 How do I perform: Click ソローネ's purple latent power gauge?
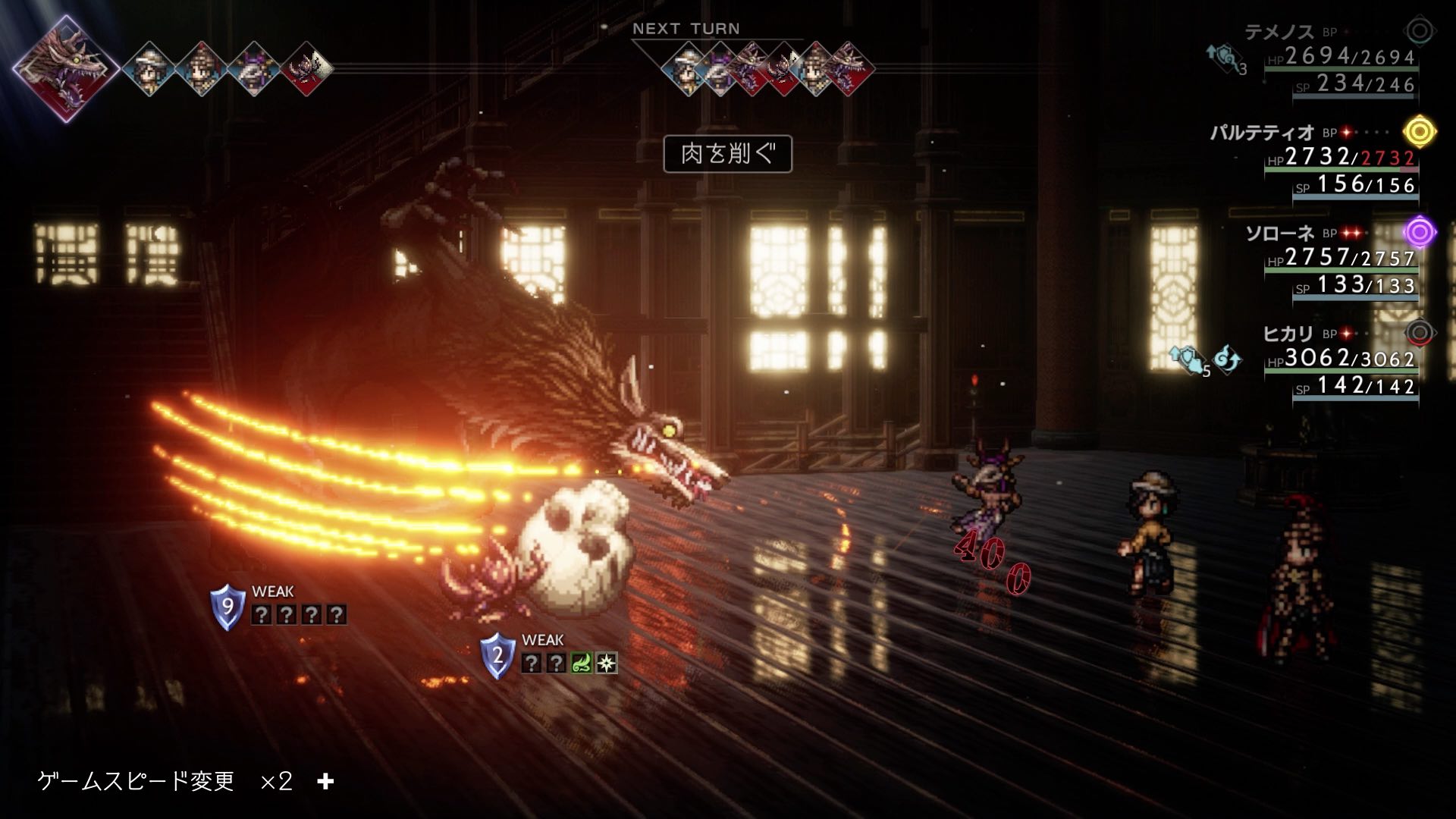1420,232
